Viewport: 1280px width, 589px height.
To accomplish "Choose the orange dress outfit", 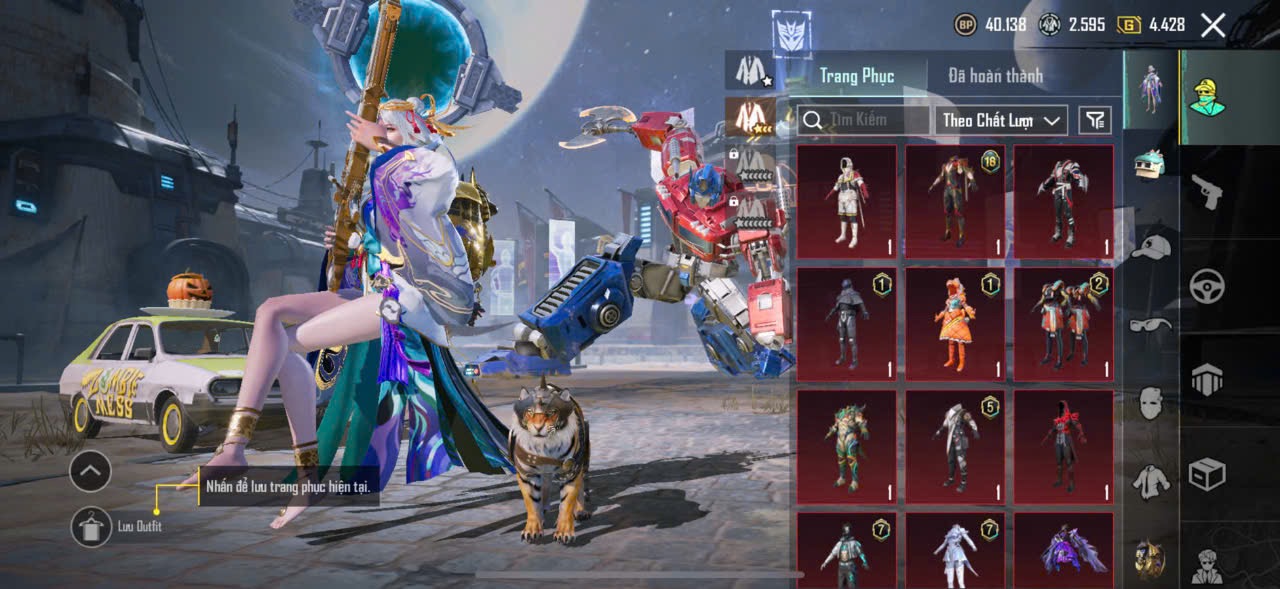I will tap(955, 324).
